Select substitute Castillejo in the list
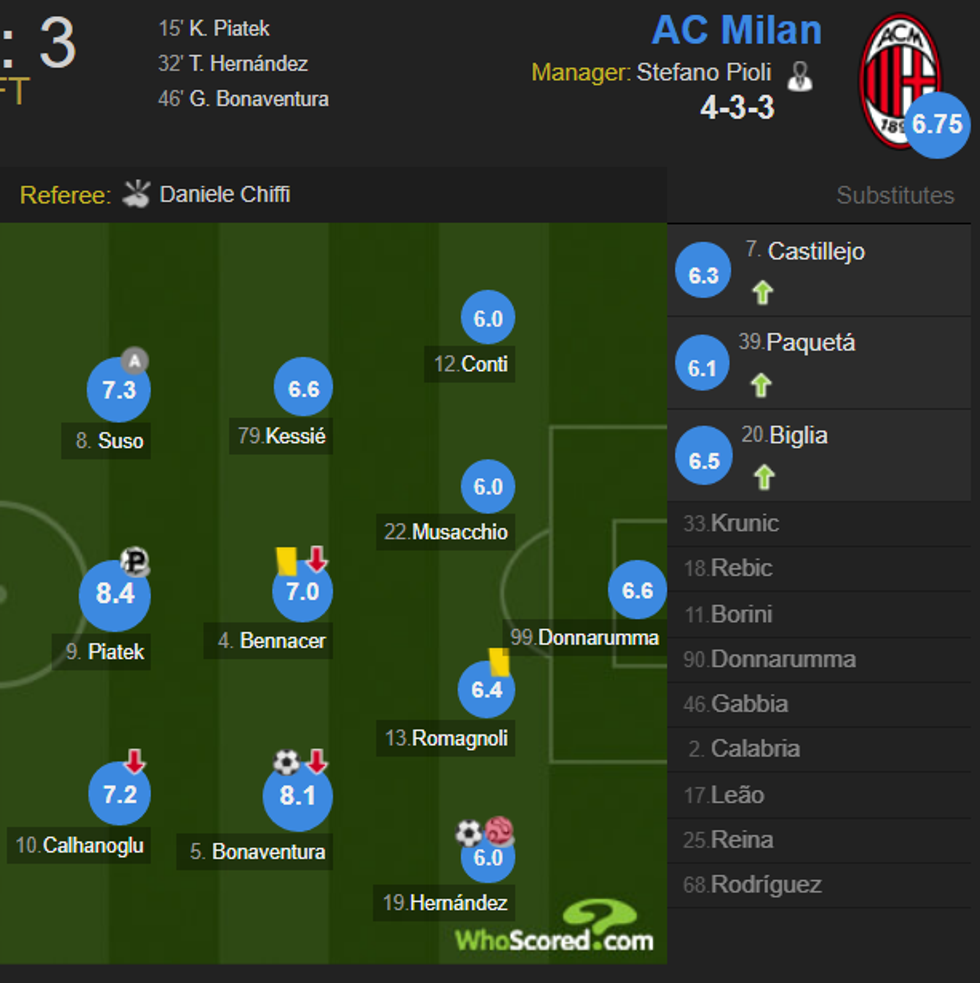The width and height of the screenshot is (980, 983). click(x=815, y=252)
